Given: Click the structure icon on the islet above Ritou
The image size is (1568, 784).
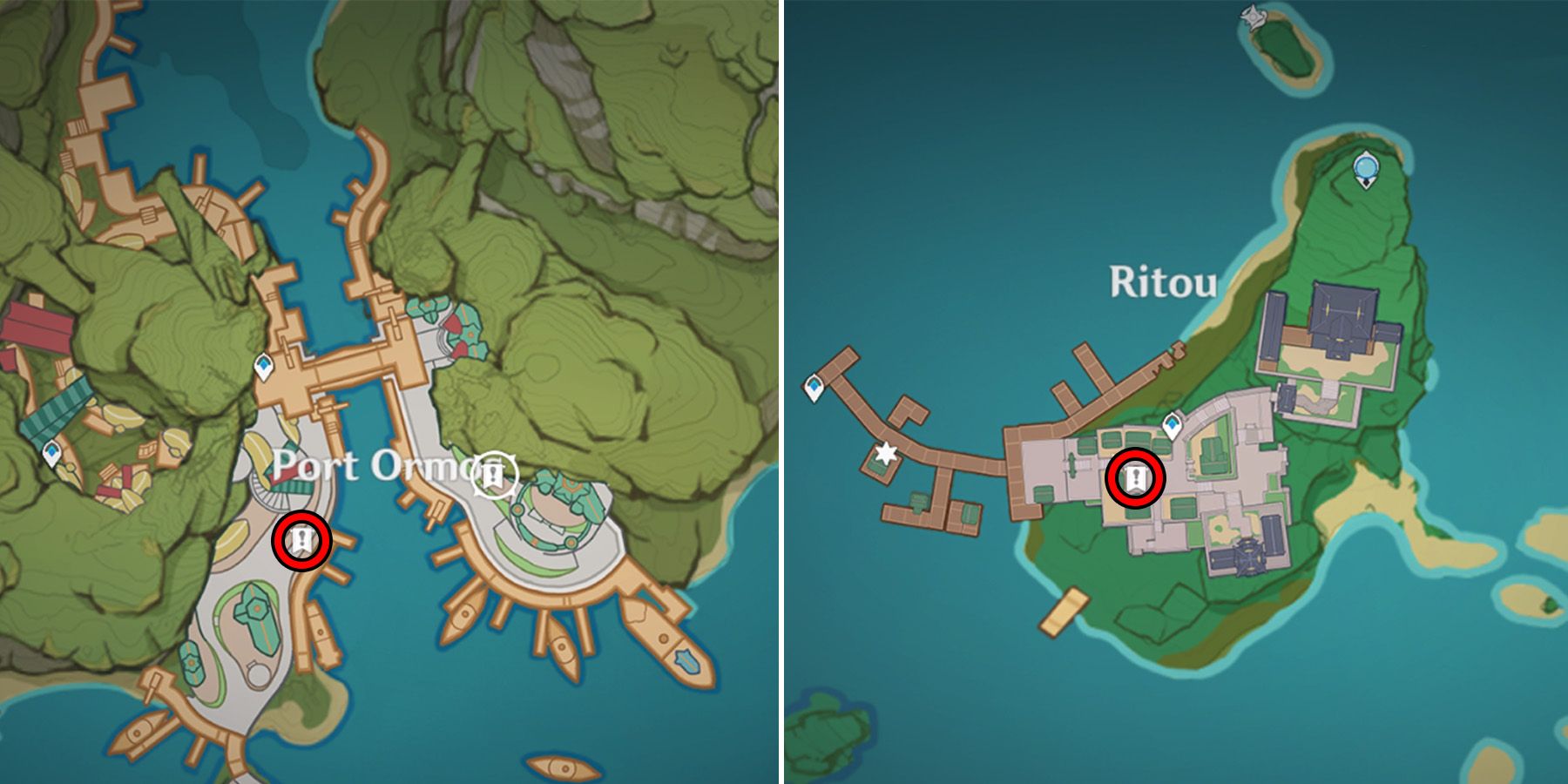Looking at the screenshot, I should pos(1251,17).
